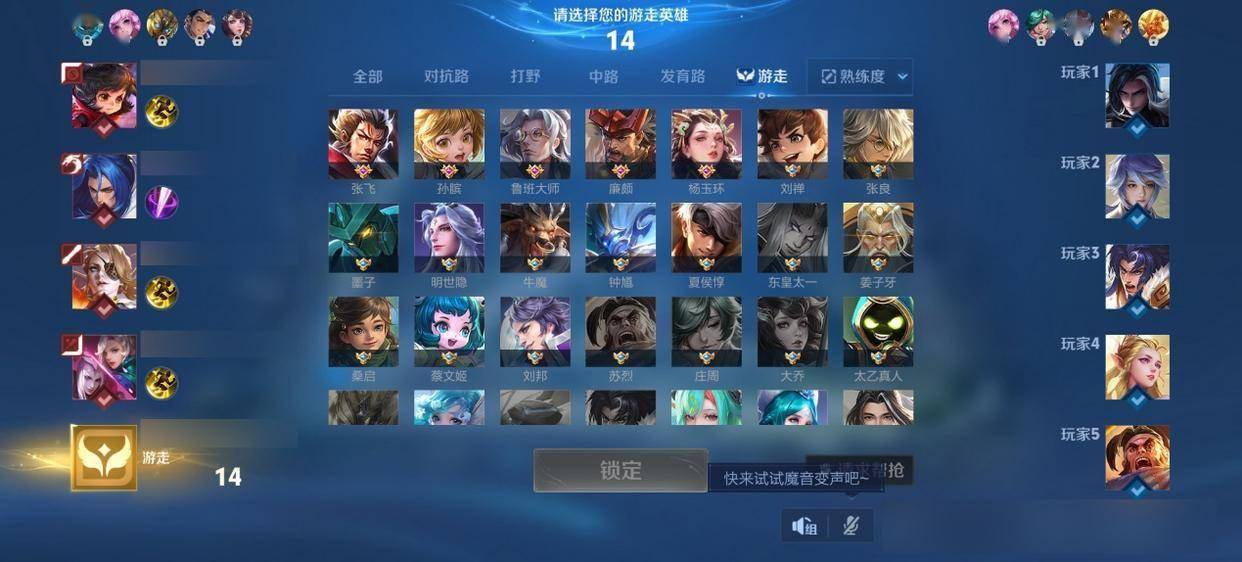Select hero 张良
The image size is (1242, 562).
point(878,143)
